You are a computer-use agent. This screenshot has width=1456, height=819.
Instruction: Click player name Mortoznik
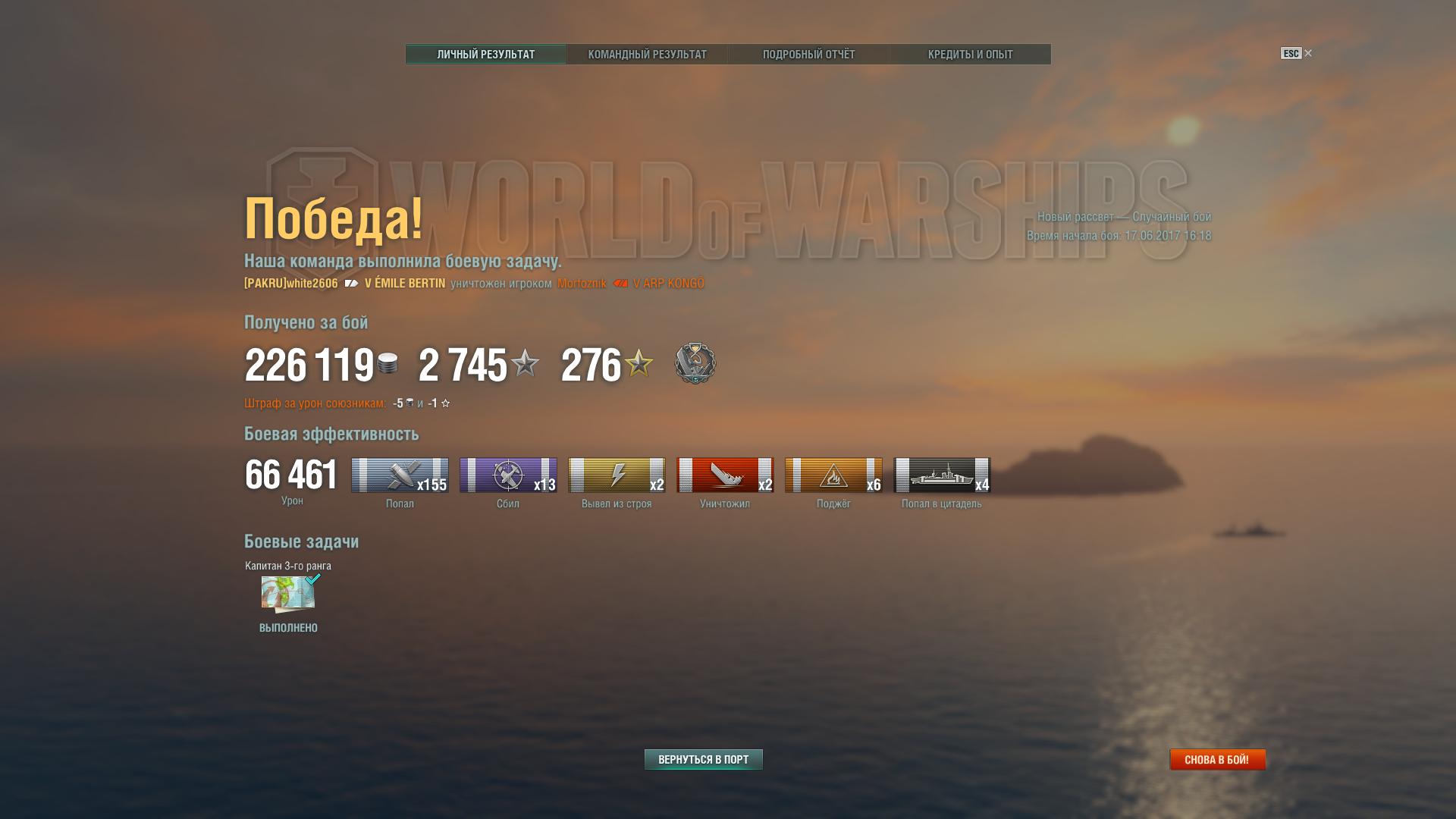pos(582,284)
